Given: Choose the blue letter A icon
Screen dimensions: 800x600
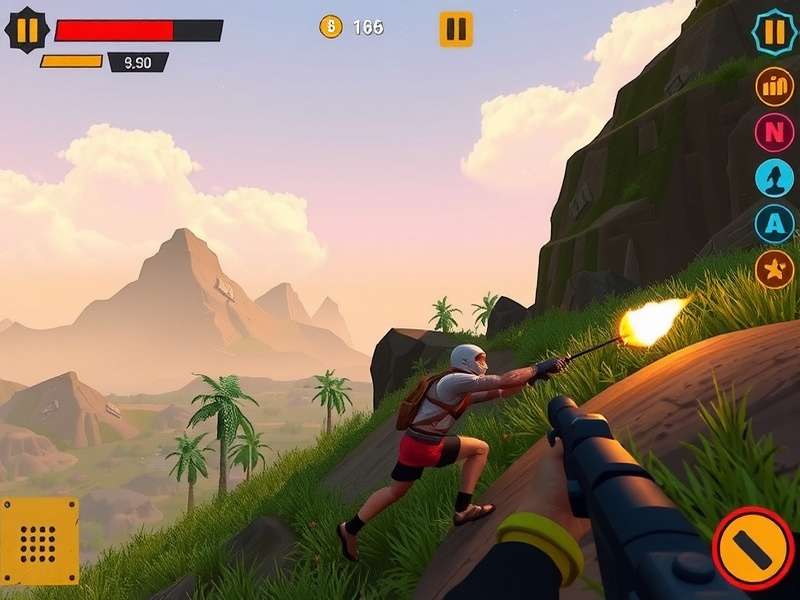Looking at the screenshot, I should point(774,223).
